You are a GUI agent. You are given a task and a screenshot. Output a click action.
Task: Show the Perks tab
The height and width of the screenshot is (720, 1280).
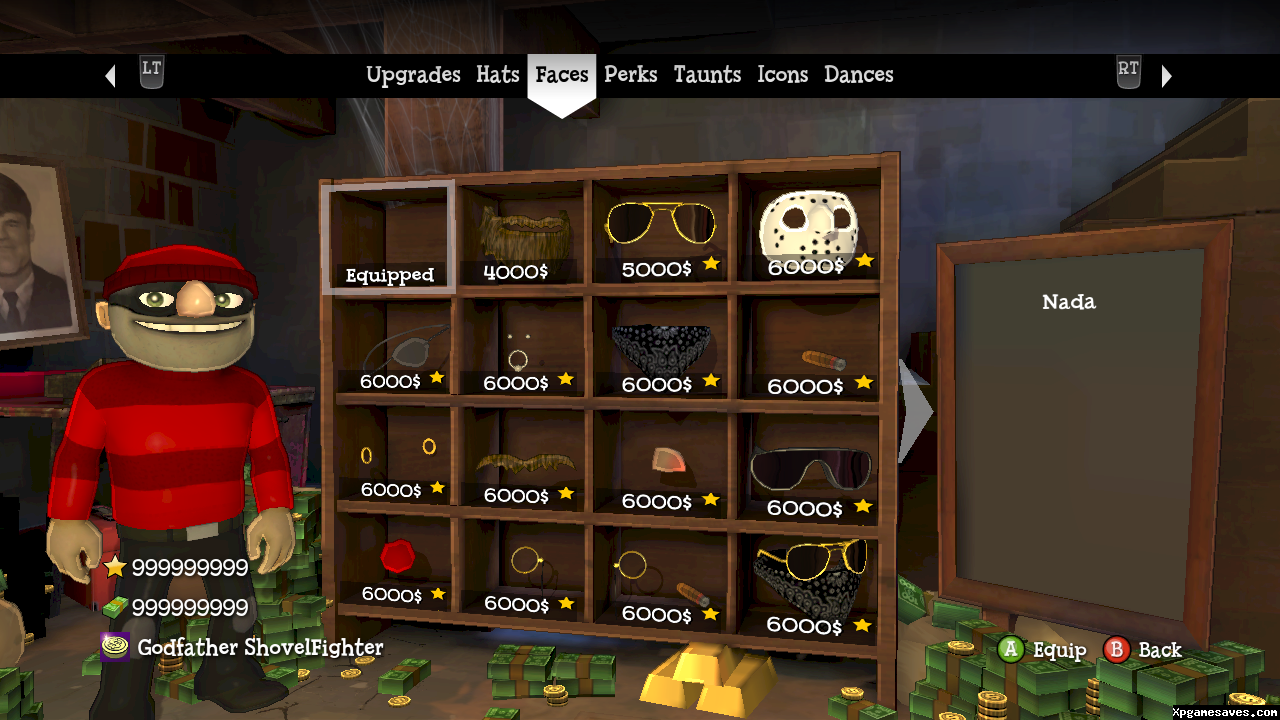(631, 75)
